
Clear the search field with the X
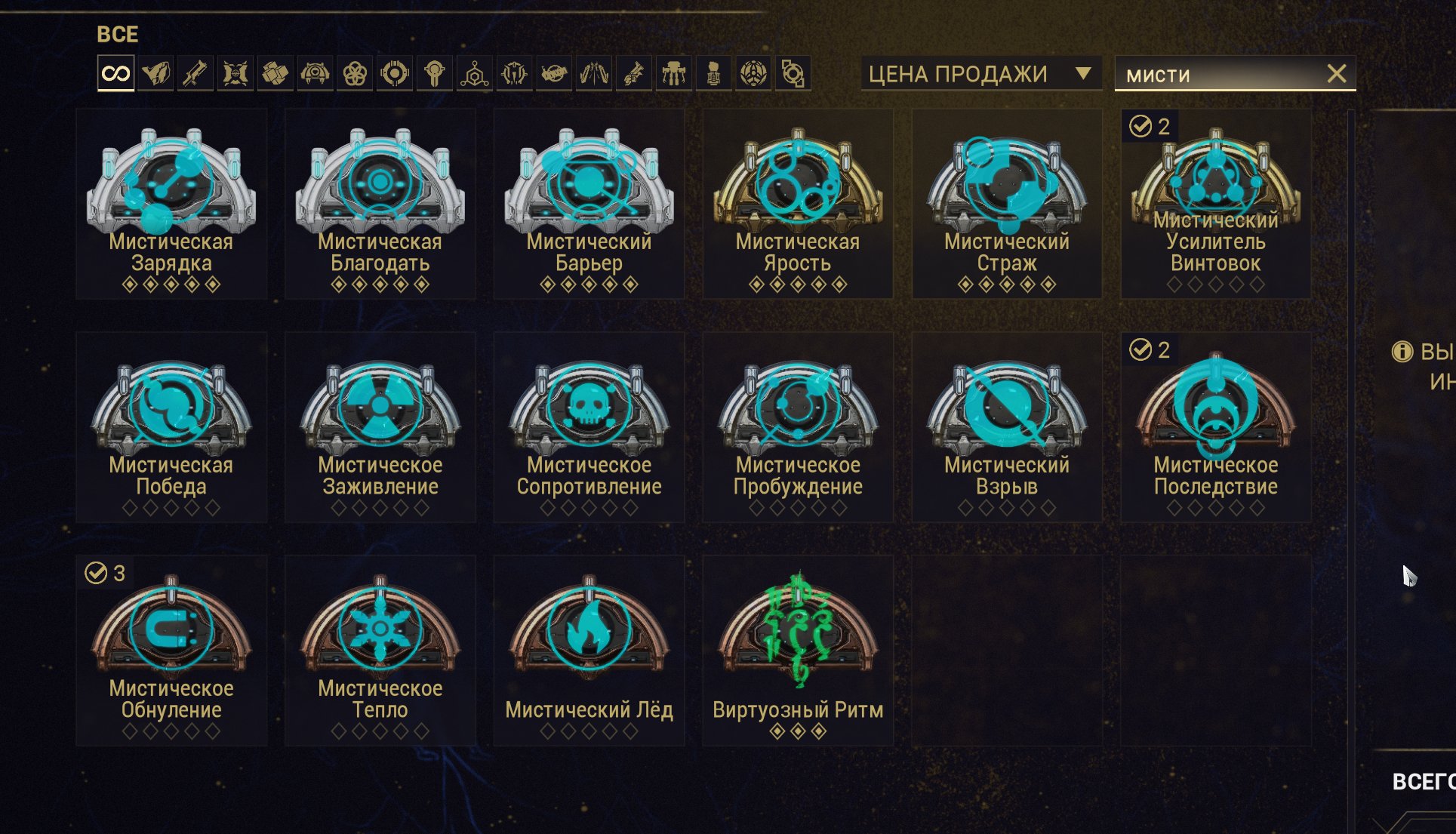(1337, 74)
